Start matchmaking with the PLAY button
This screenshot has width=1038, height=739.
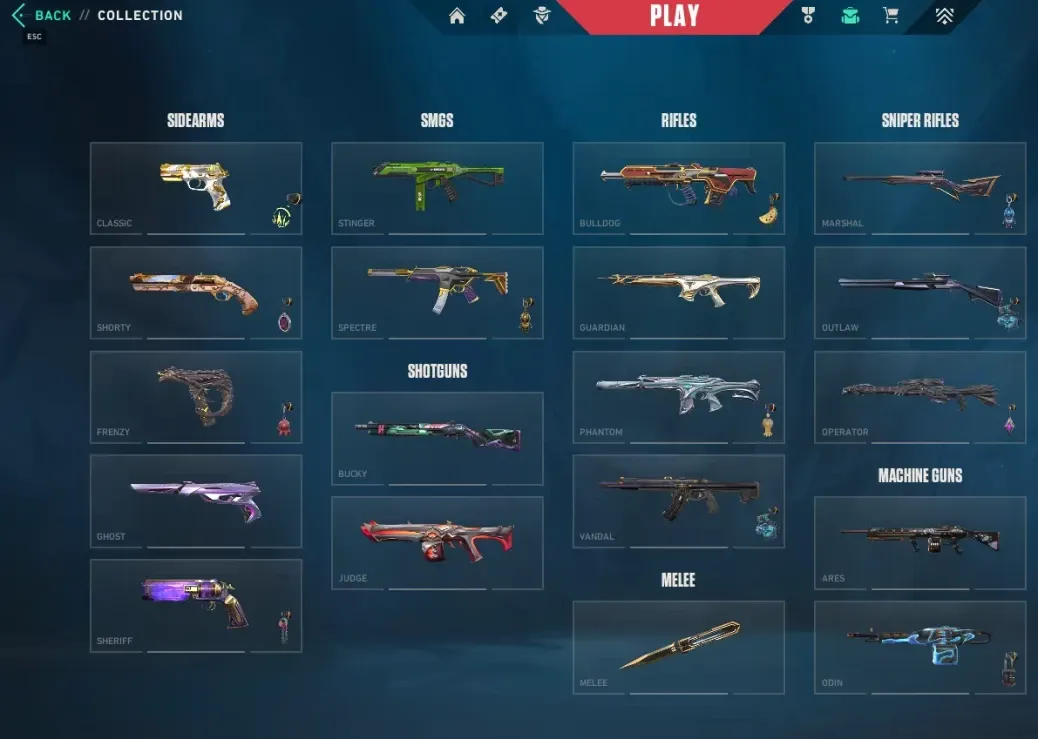point(674,16)
